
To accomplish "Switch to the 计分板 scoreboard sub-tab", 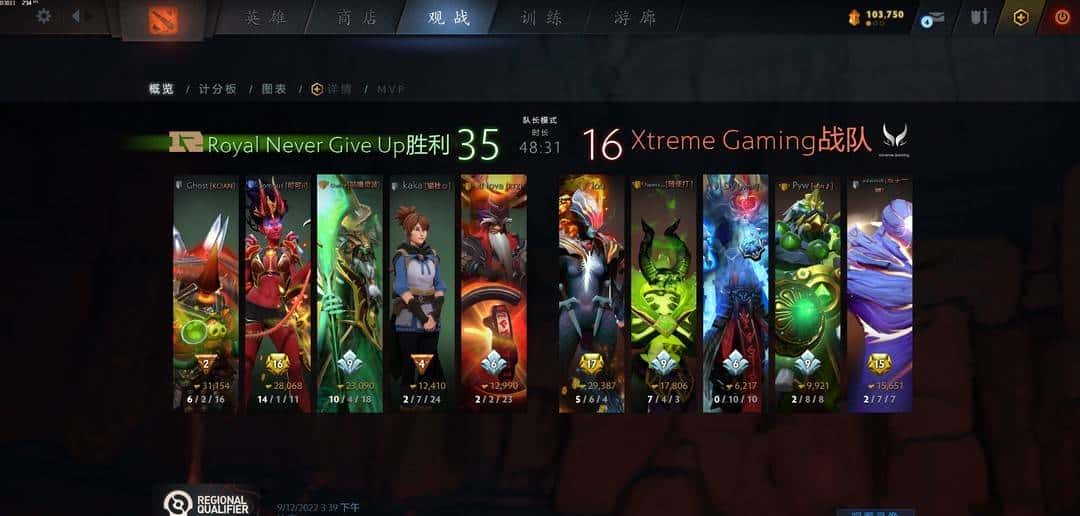I will click(217, 89).
